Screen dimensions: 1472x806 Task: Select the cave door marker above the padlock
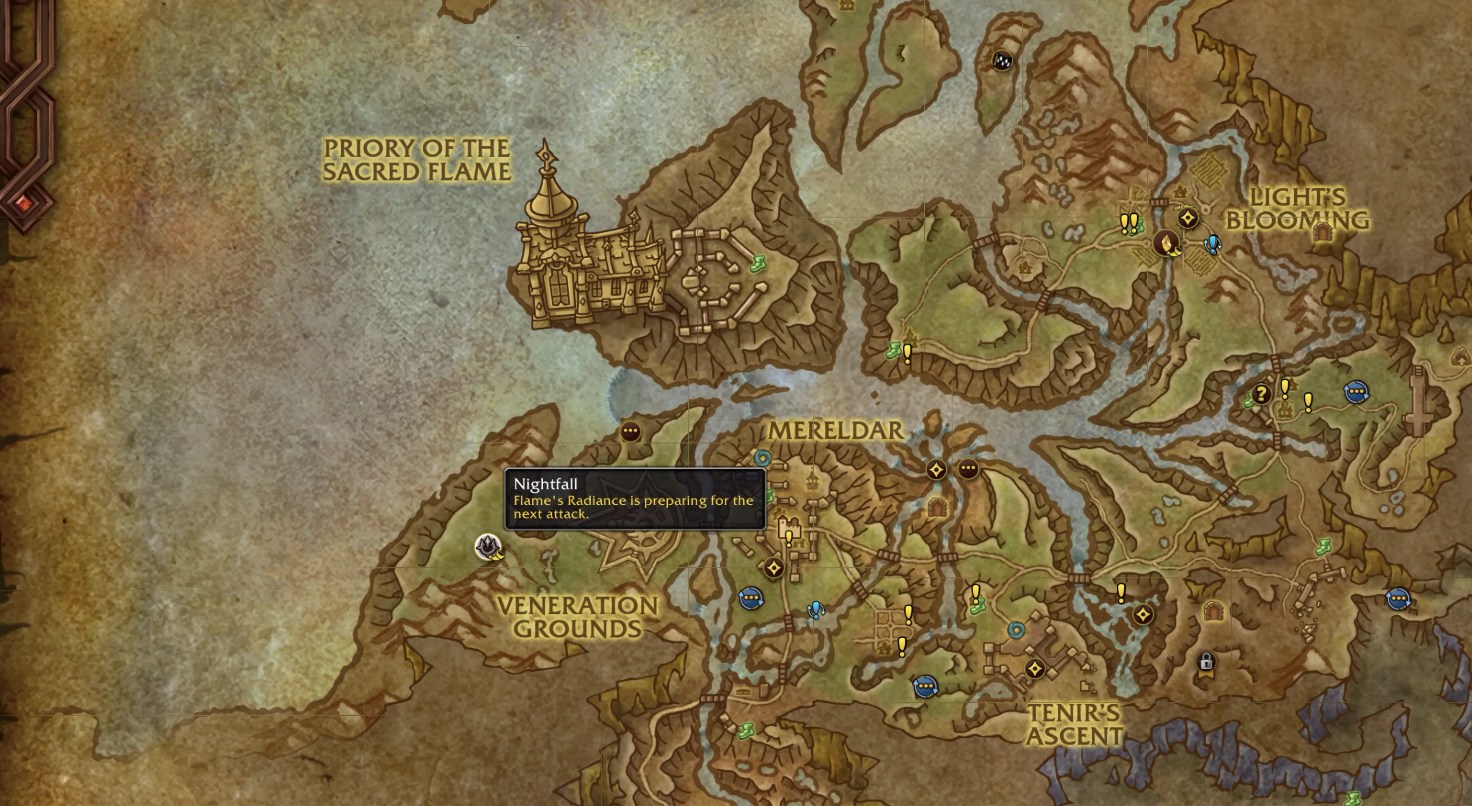pos(1216,610)
